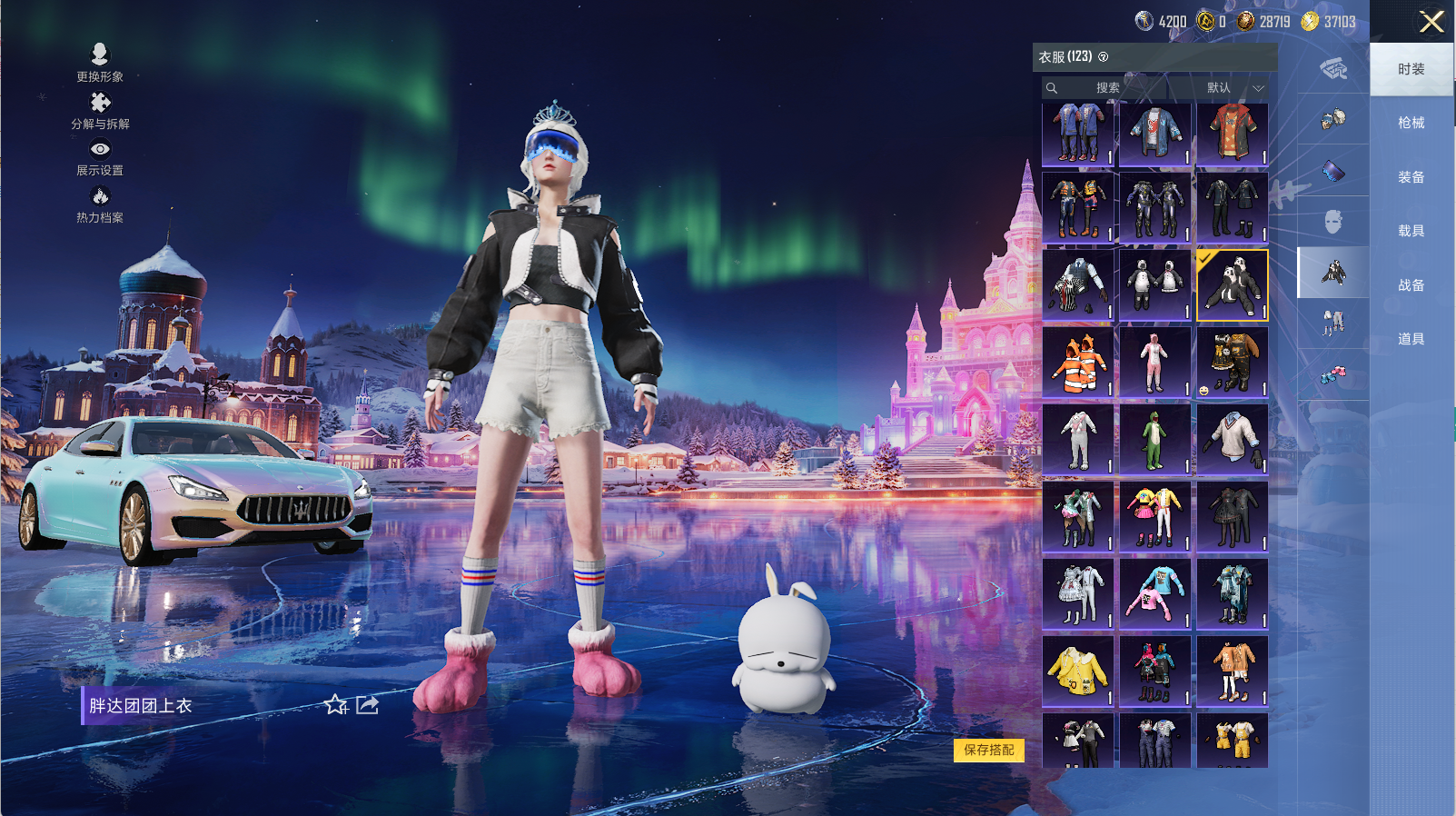Open the 枪械 firearms tab

(1411, 123)
